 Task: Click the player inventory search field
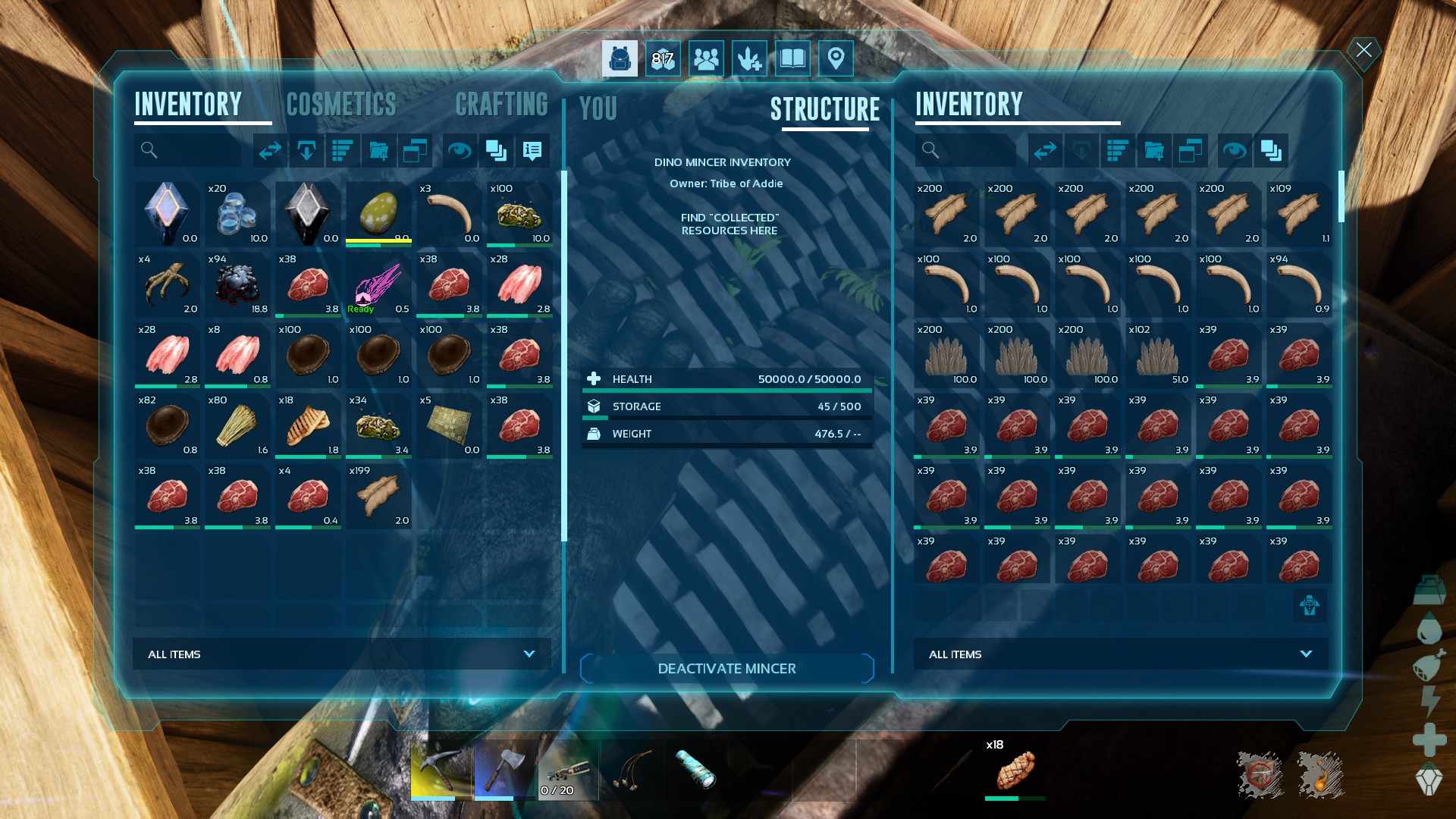point(188,151)
